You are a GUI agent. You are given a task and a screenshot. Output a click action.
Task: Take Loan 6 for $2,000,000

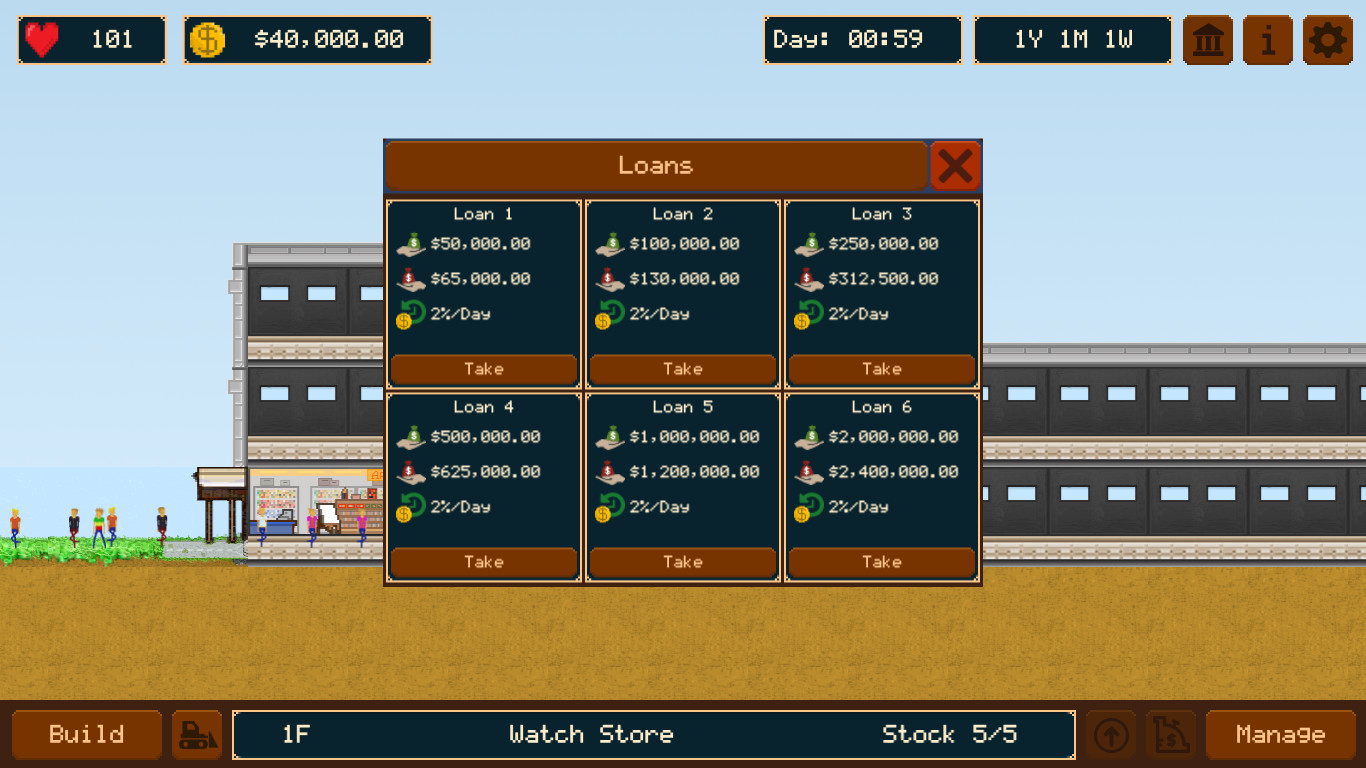pyautogui.click(x=881, y=562)
